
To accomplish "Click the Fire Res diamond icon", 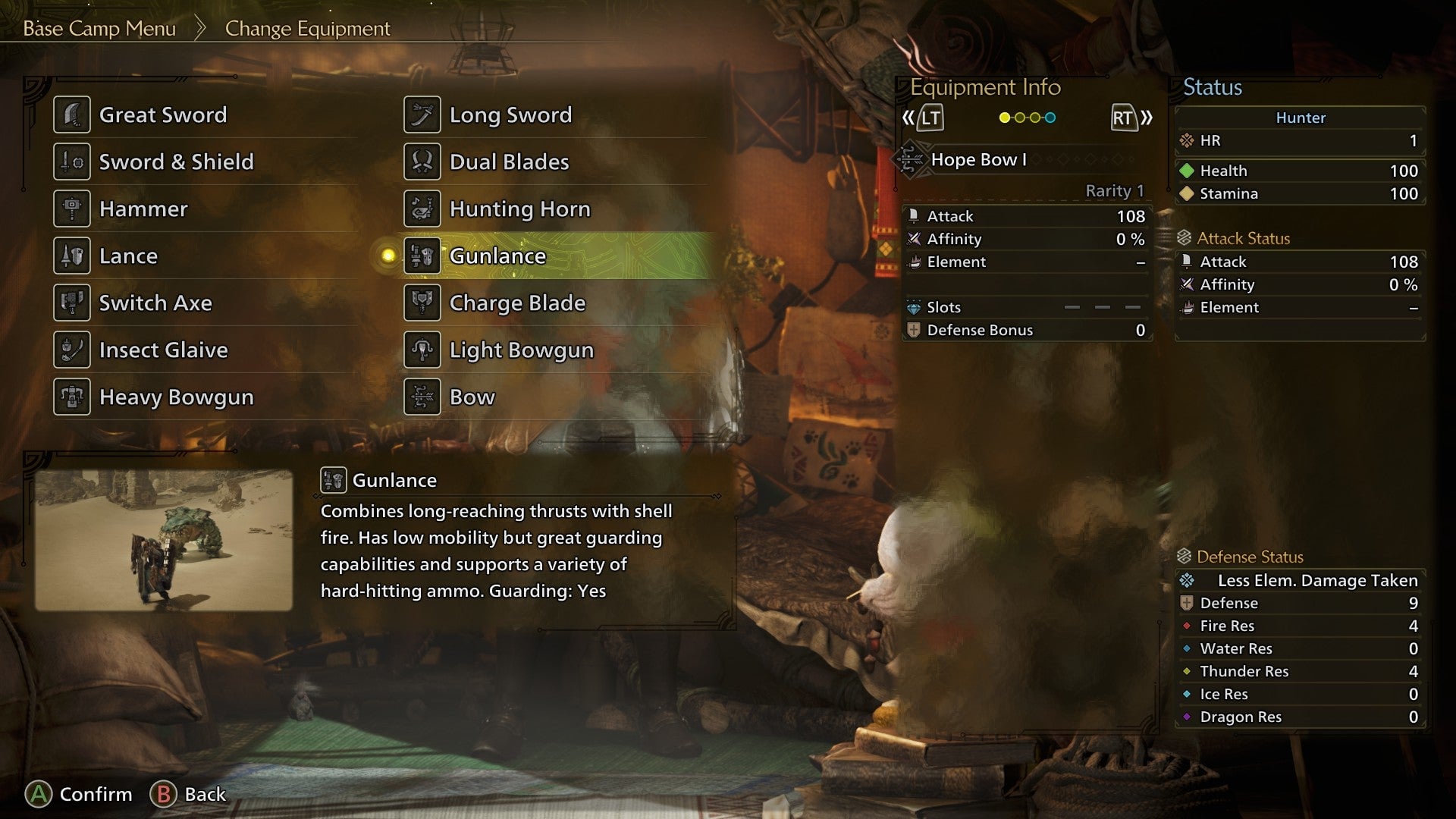I will tap(1186, 626).
